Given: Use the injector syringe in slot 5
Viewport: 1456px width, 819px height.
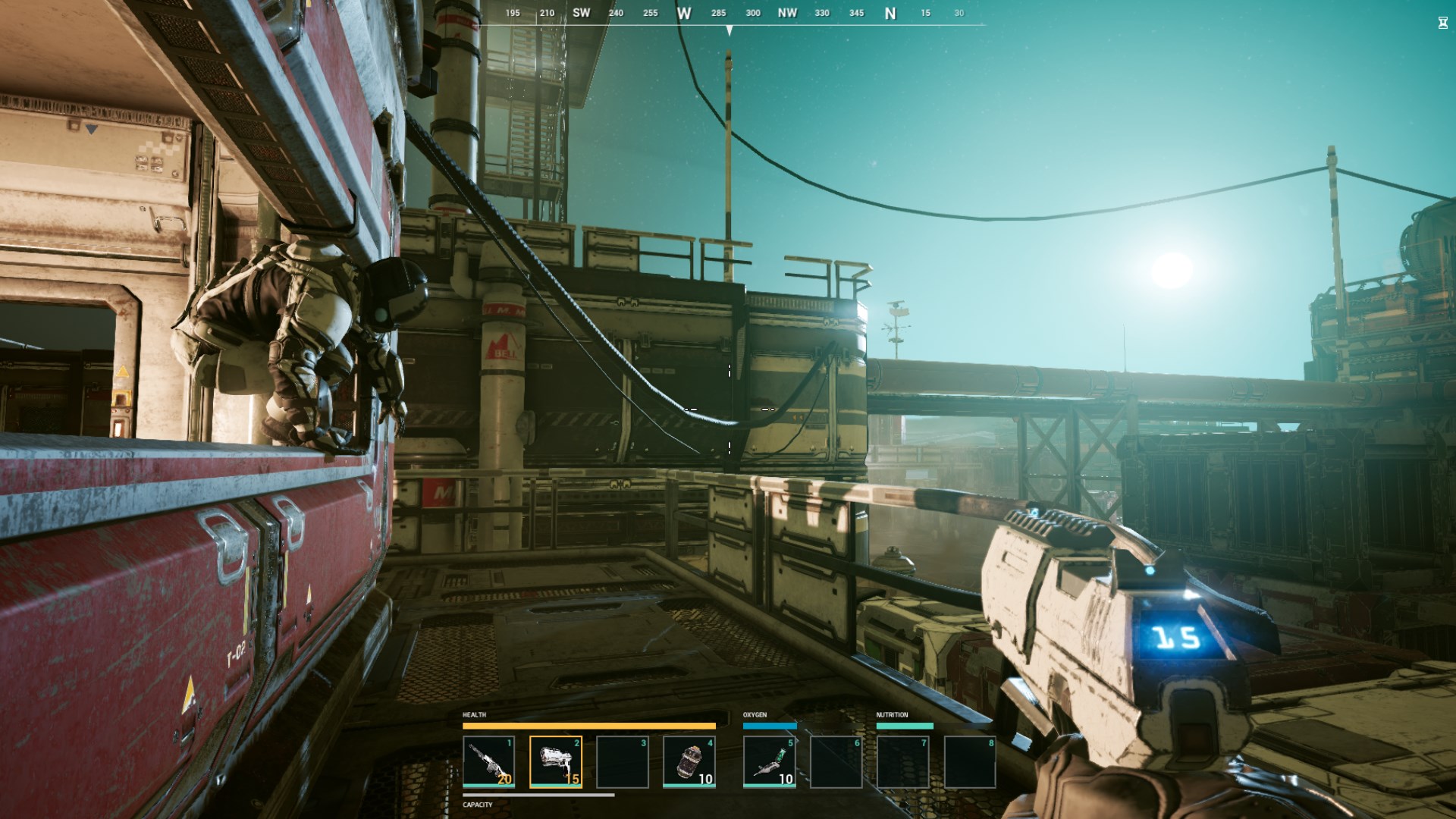Looking at the screenshot, I should [770, 762].
